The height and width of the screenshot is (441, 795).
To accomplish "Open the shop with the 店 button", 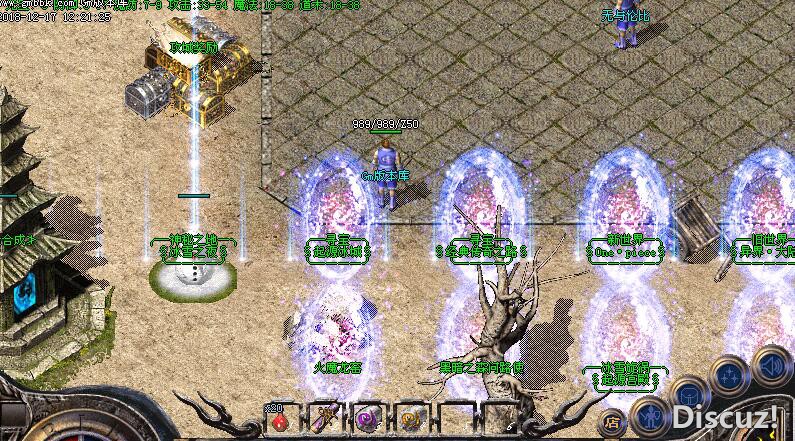I will (613, 421).
